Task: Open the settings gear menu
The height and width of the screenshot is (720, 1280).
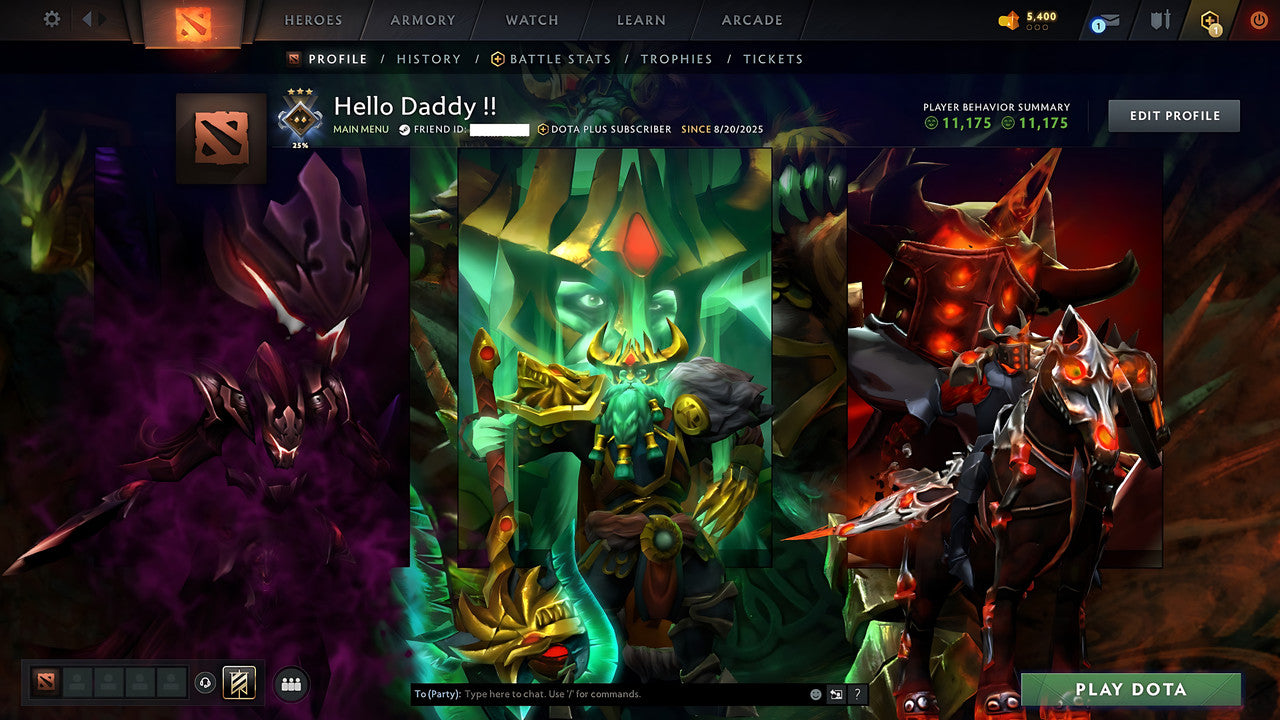Action: pos(50,19)
